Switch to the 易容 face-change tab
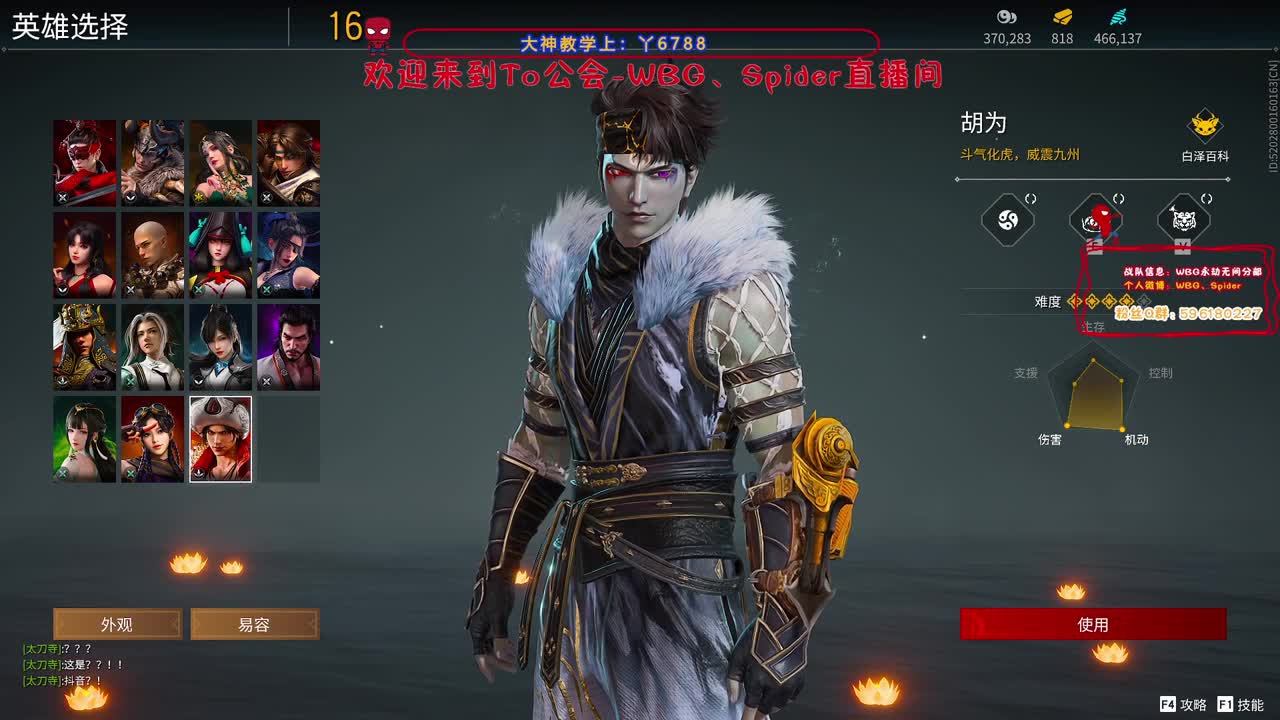Screen dimensions: 1280x720 click(x=253, y=623)
